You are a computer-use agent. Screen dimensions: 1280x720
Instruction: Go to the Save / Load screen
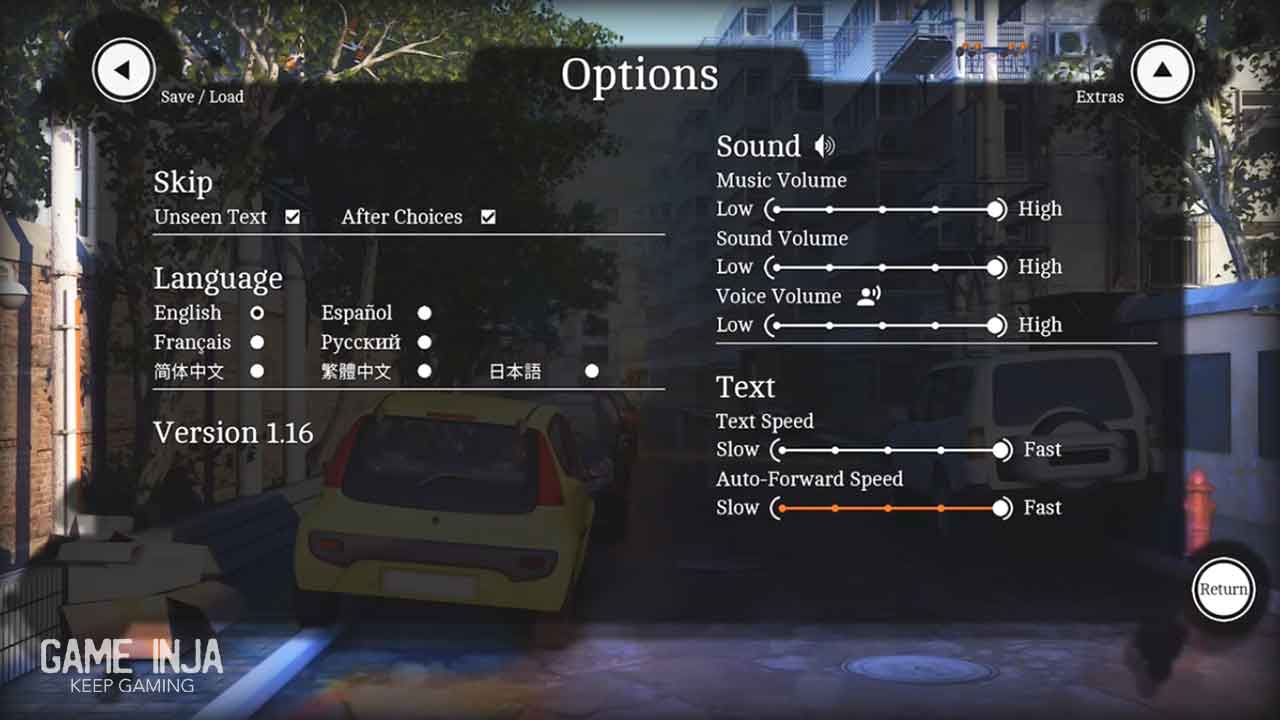pos(124,70)
